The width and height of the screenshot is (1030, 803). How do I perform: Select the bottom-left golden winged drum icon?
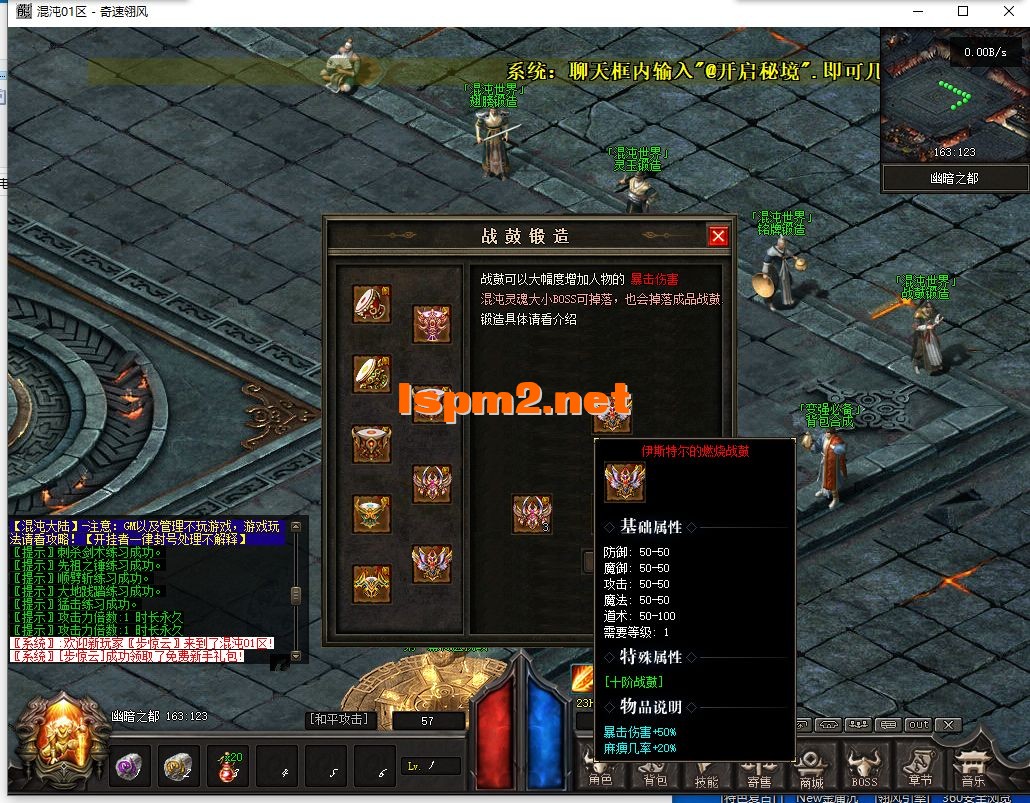coord(371,584)
